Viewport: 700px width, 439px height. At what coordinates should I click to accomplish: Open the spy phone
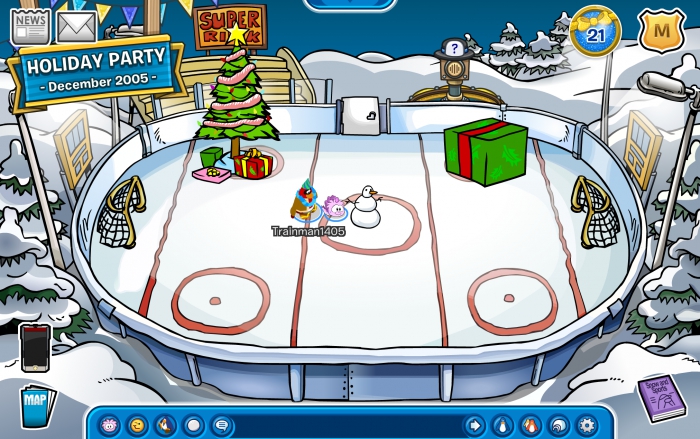pos(35,348)
